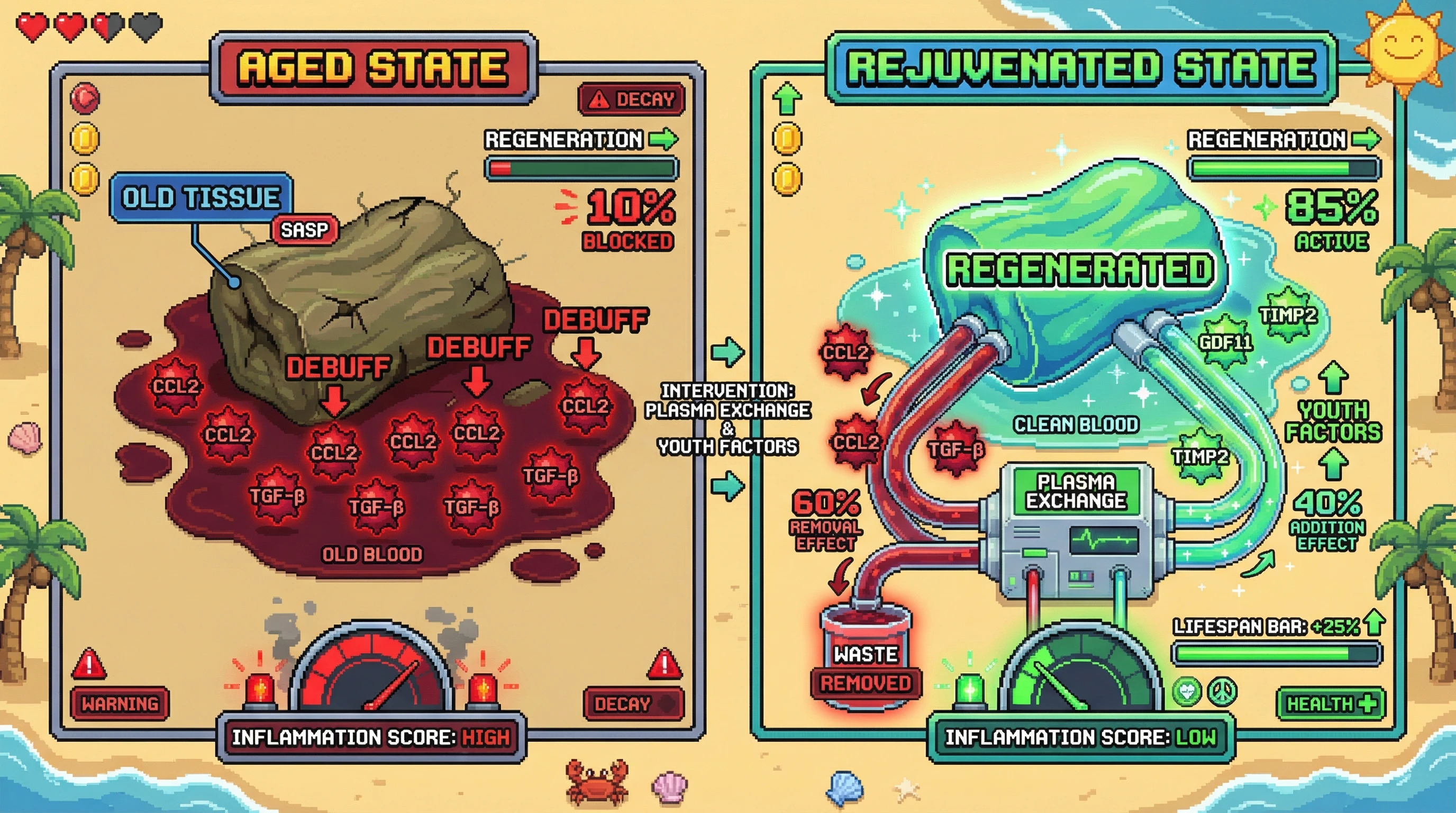Toggle the green peace sign icon
Image resolution: width=1456 pixels, height=813 pixels.
click(1222, 691)
